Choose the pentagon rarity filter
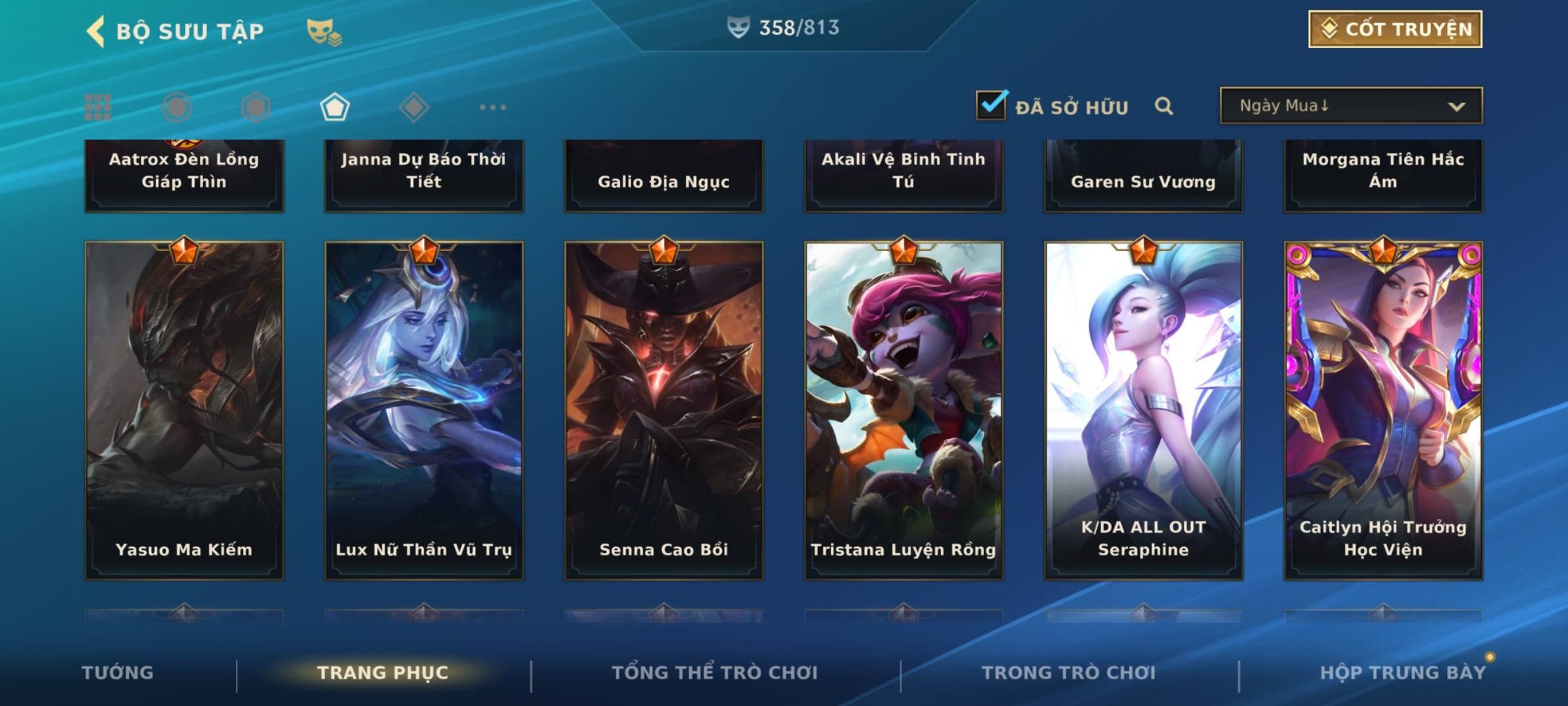This screenshot has width=1568, height=706. coord(335,107)
